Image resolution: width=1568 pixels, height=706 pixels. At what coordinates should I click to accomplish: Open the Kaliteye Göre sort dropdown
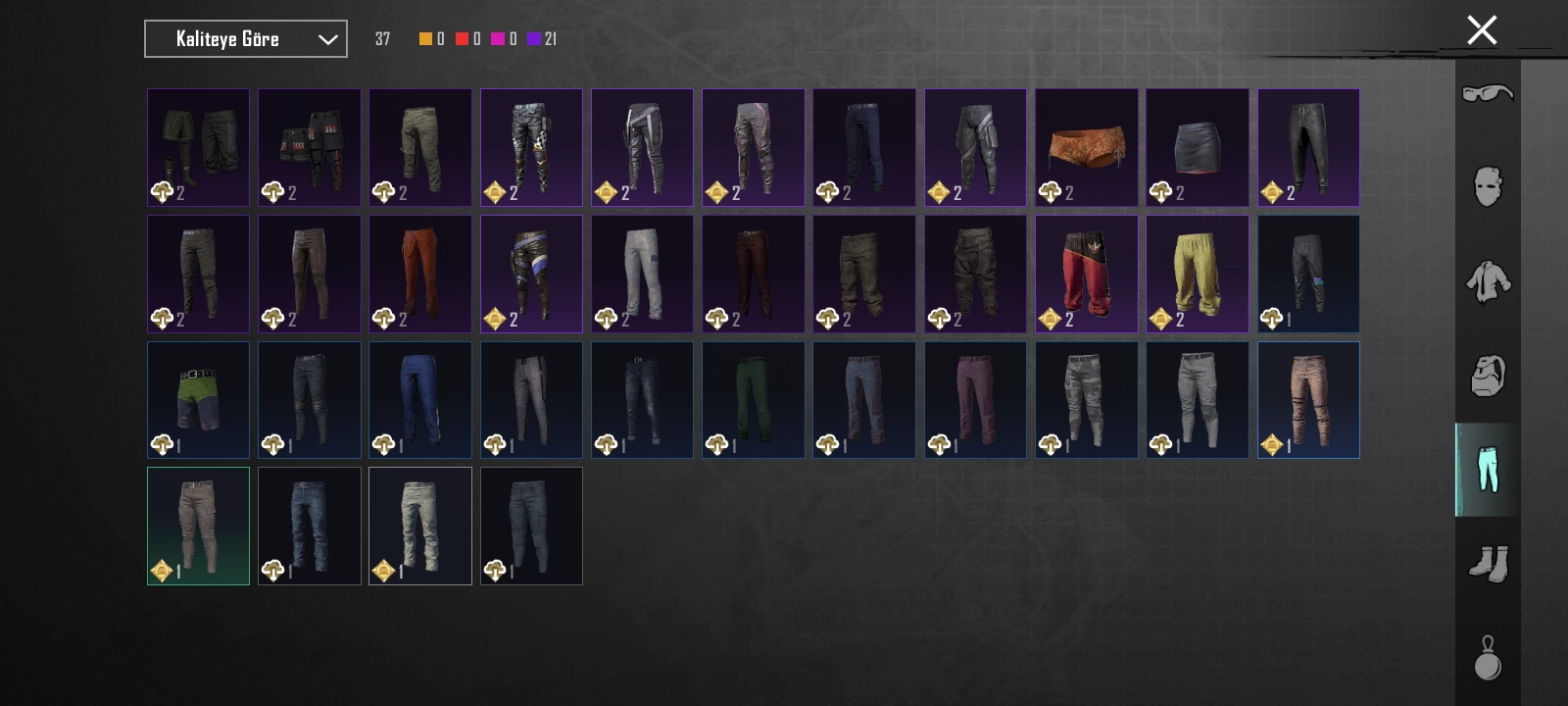(245, 39)
